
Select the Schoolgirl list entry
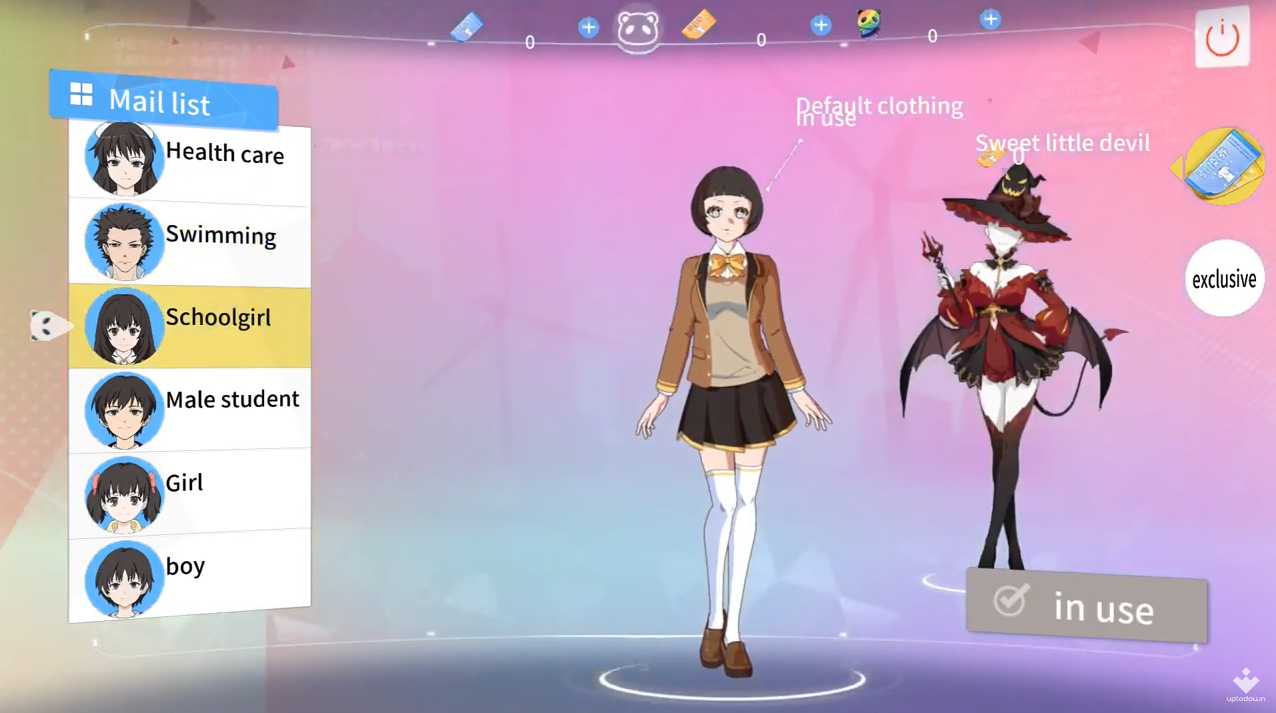(x=189, y=325)
